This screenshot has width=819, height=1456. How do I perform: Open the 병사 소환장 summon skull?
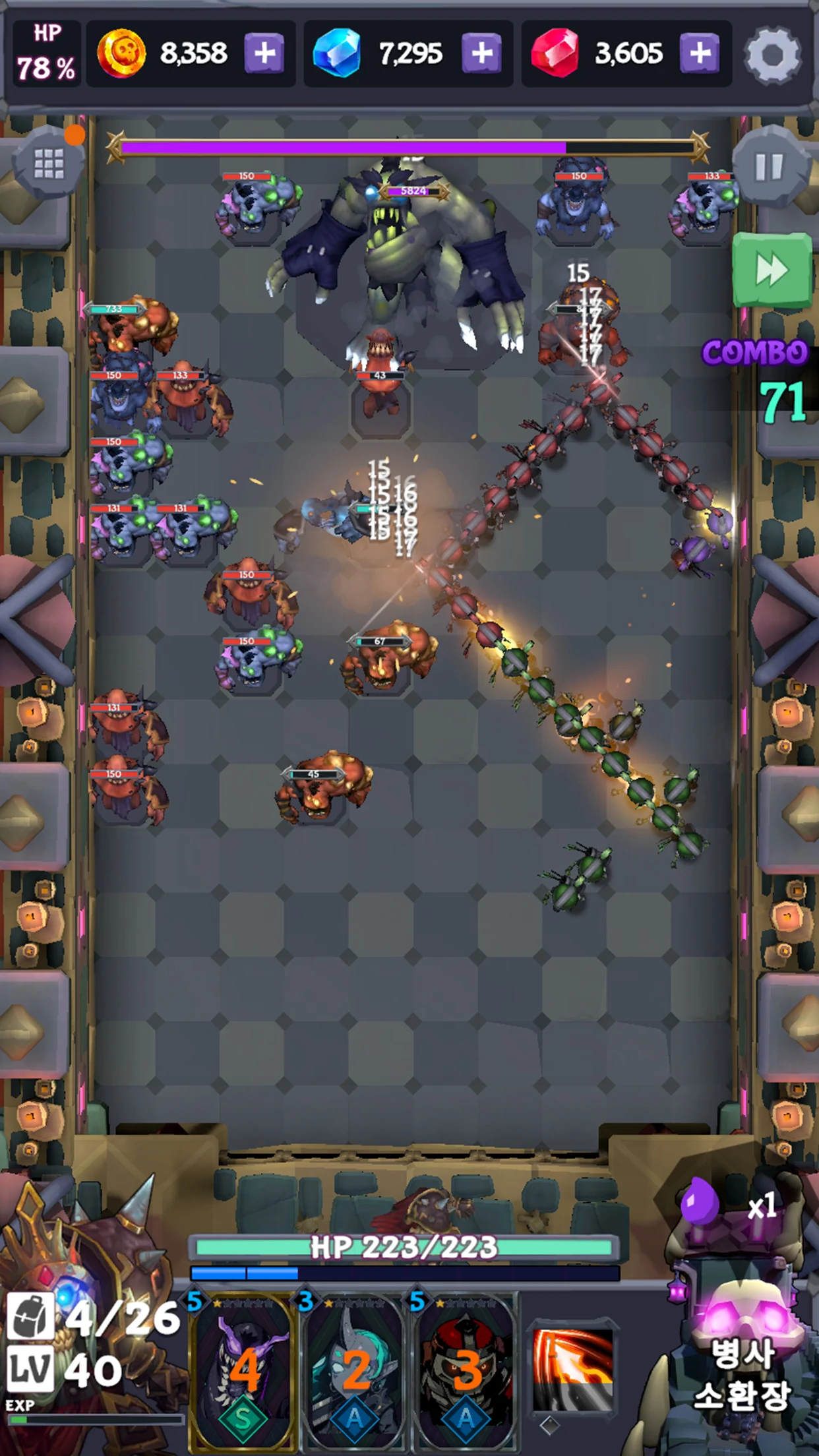[x=742, y=1345]
